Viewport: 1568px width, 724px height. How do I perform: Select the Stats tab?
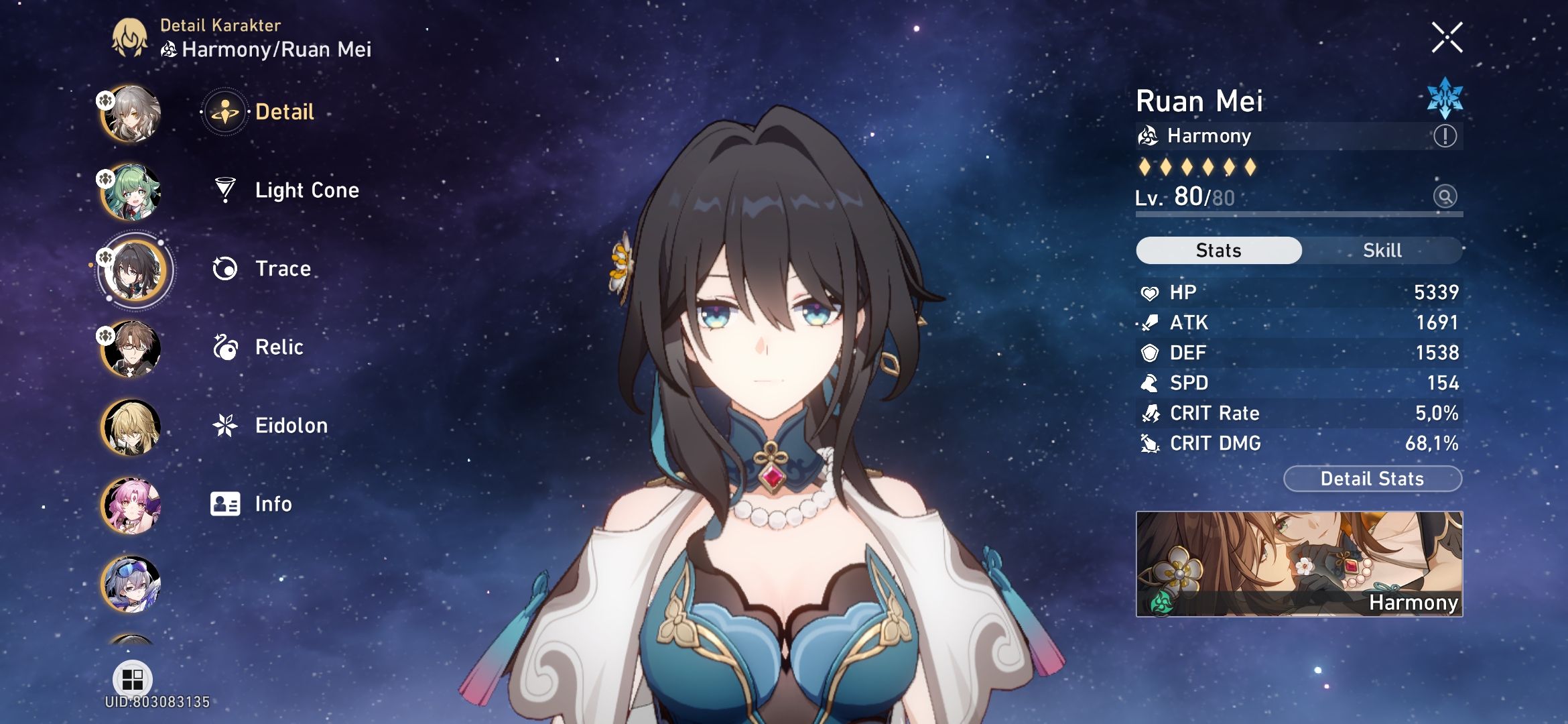(x=1218, y=250)
